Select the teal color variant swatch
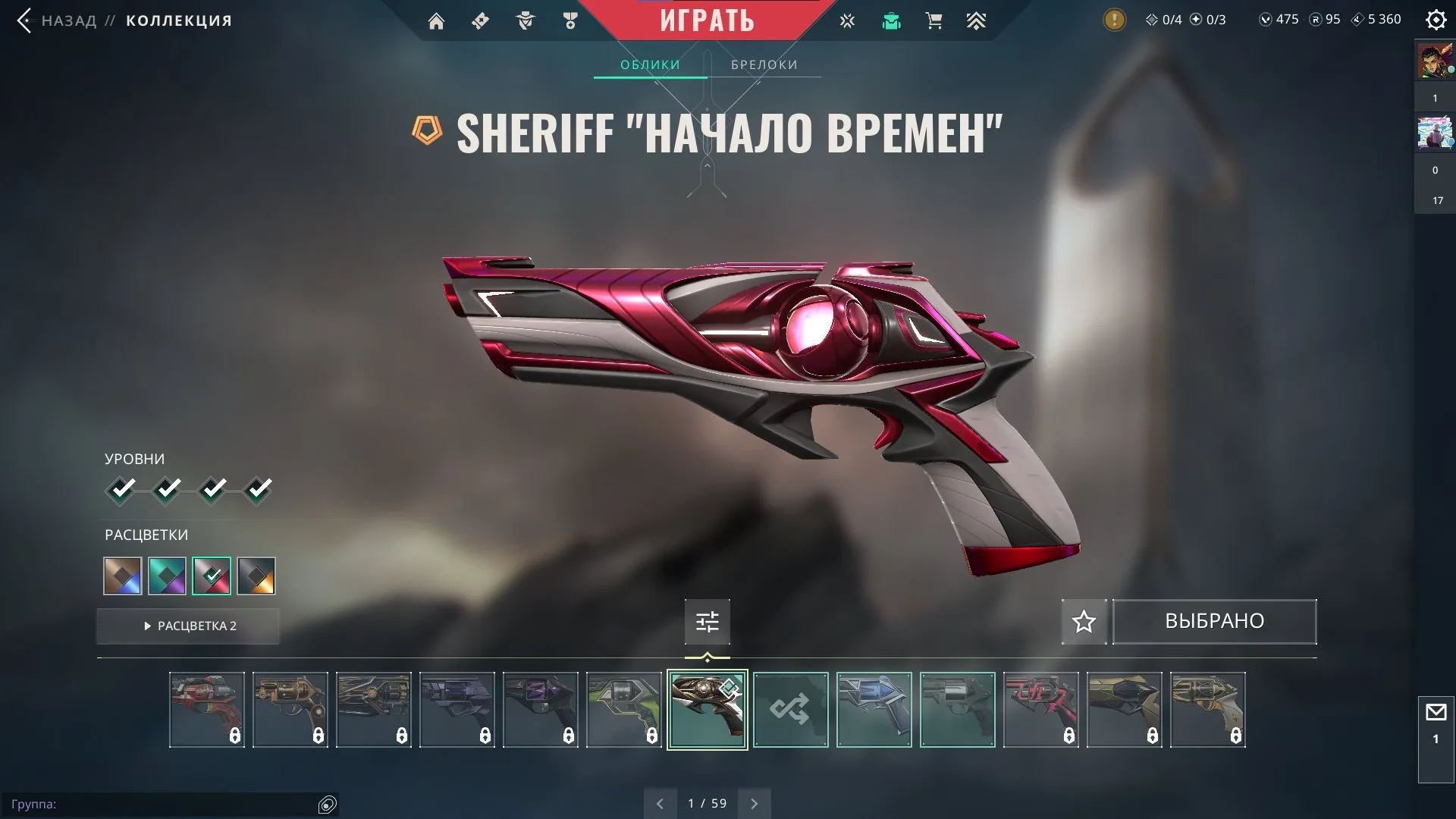This screenshot has height=819, width=1456. pyautogui.click(x=166, y=576)
